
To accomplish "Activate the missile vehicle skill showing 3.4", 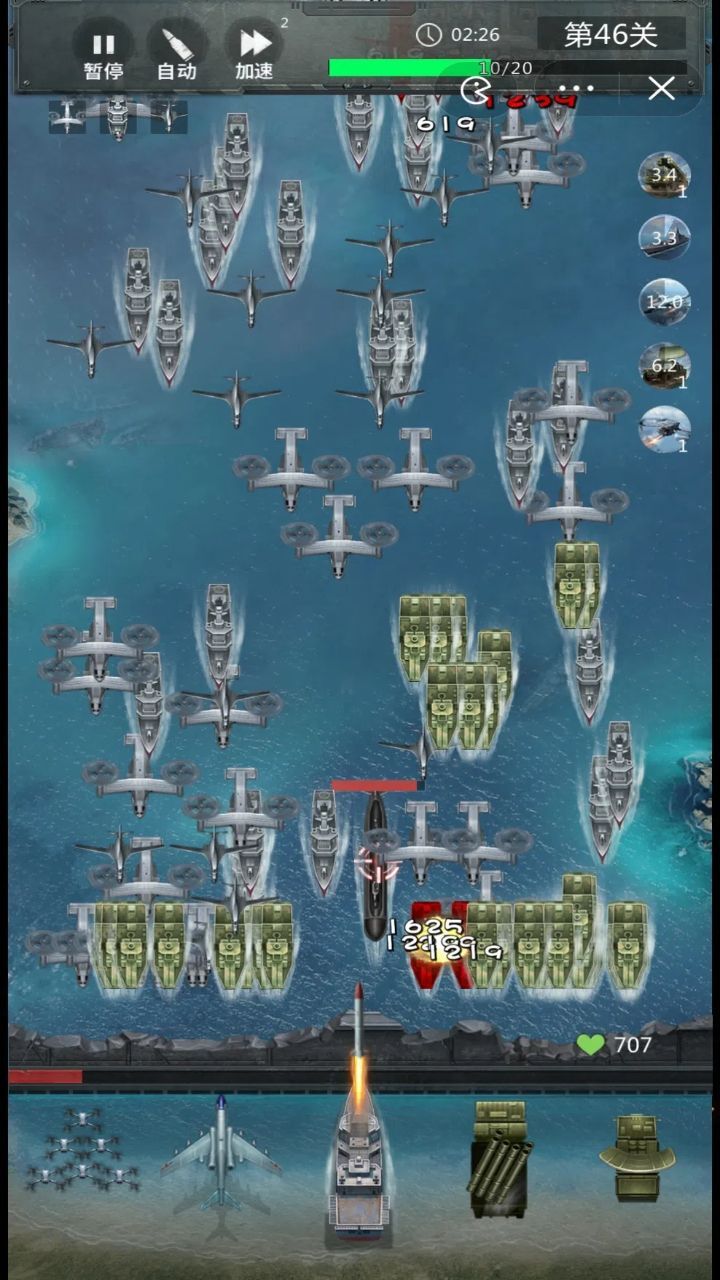I will (664, 177).
